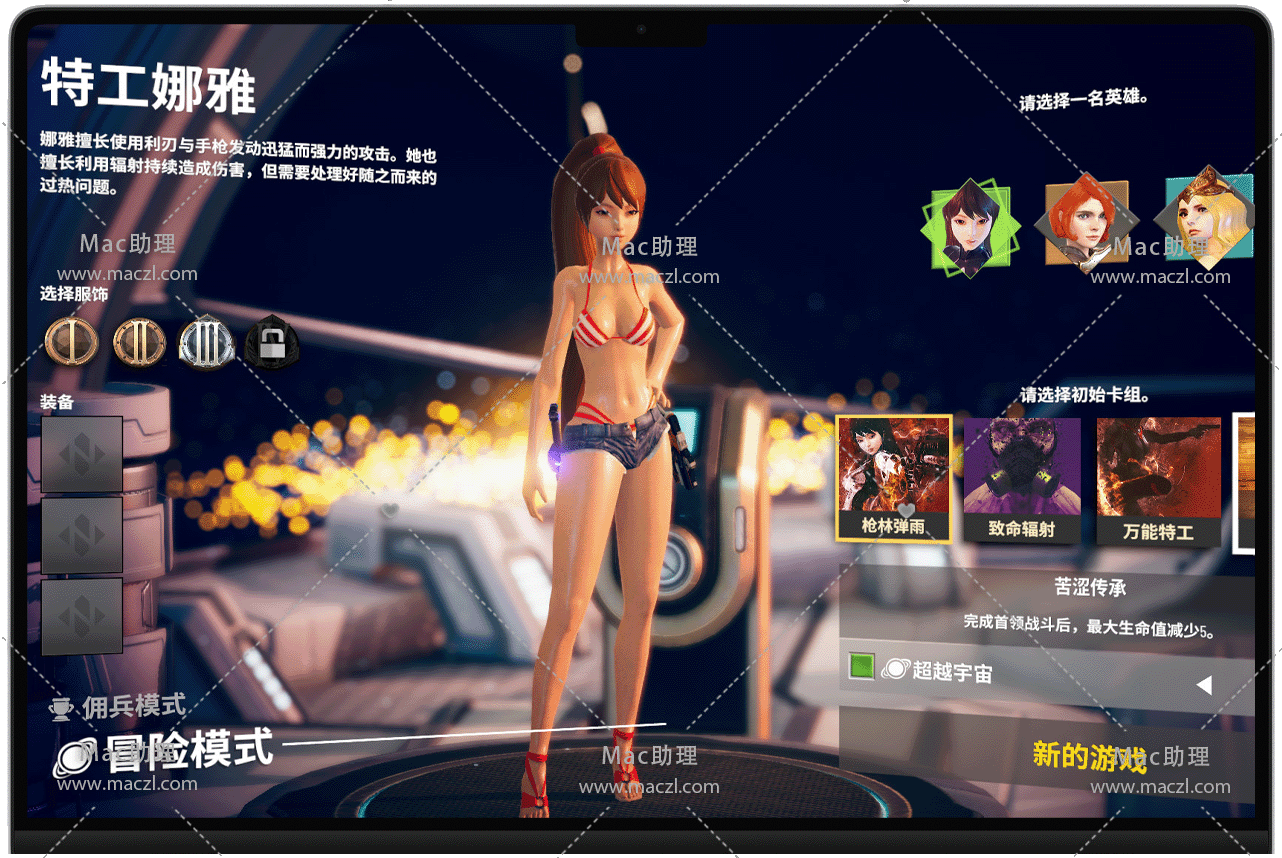This screenshot has width=1282, height=858.
Task: Select 冒险模式 adventure mode
Action: [188, 750]
